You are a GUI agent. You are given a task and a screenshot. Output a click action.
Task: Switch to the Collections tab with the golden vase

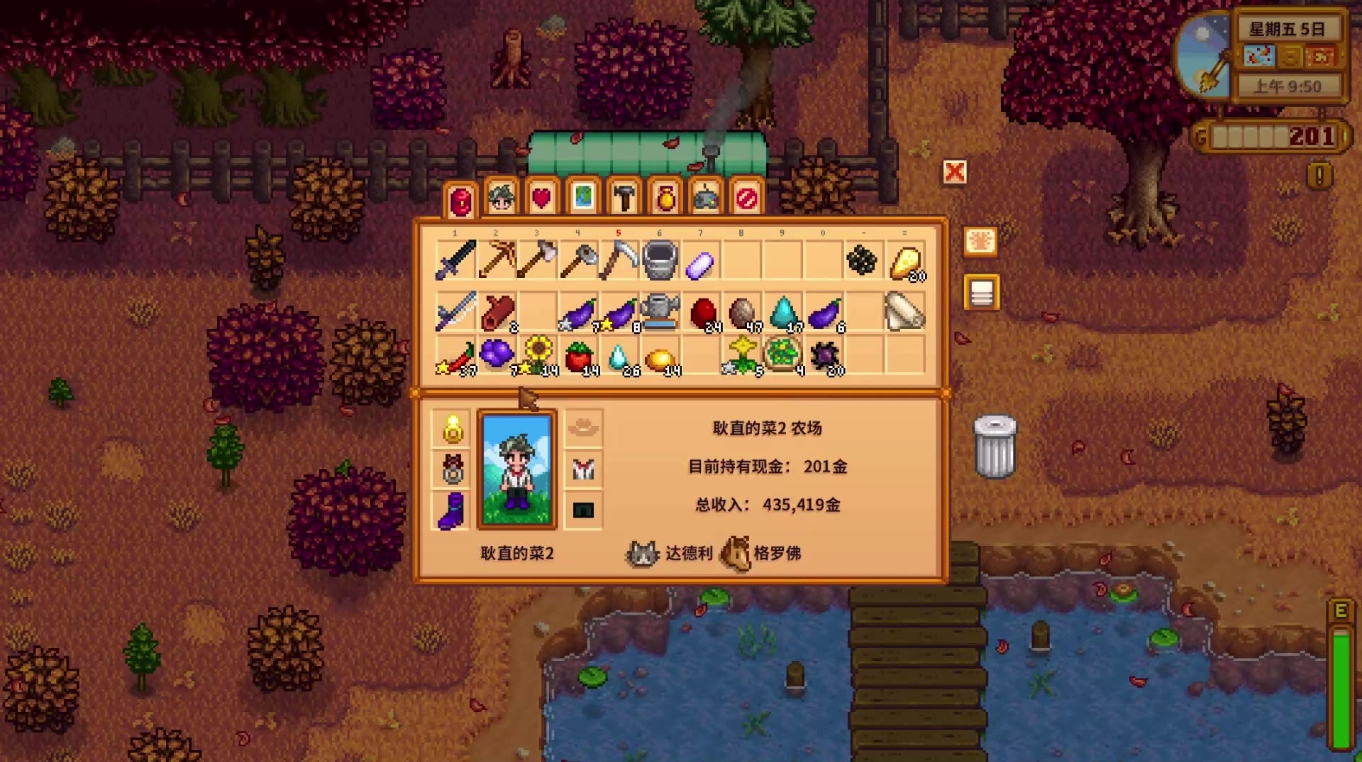[665, 198]
